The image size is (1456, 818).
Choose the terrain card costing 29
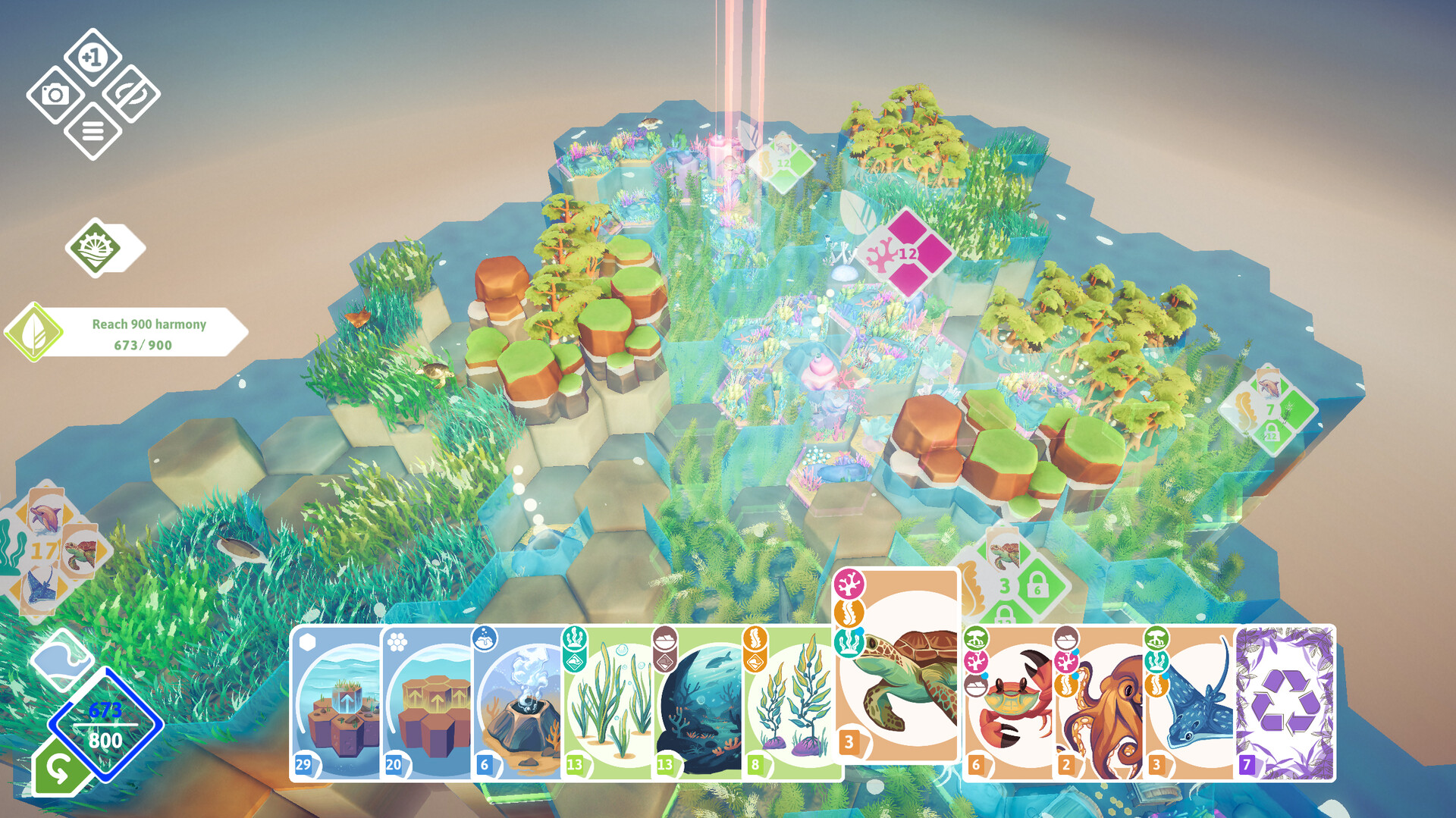(337, 705)
